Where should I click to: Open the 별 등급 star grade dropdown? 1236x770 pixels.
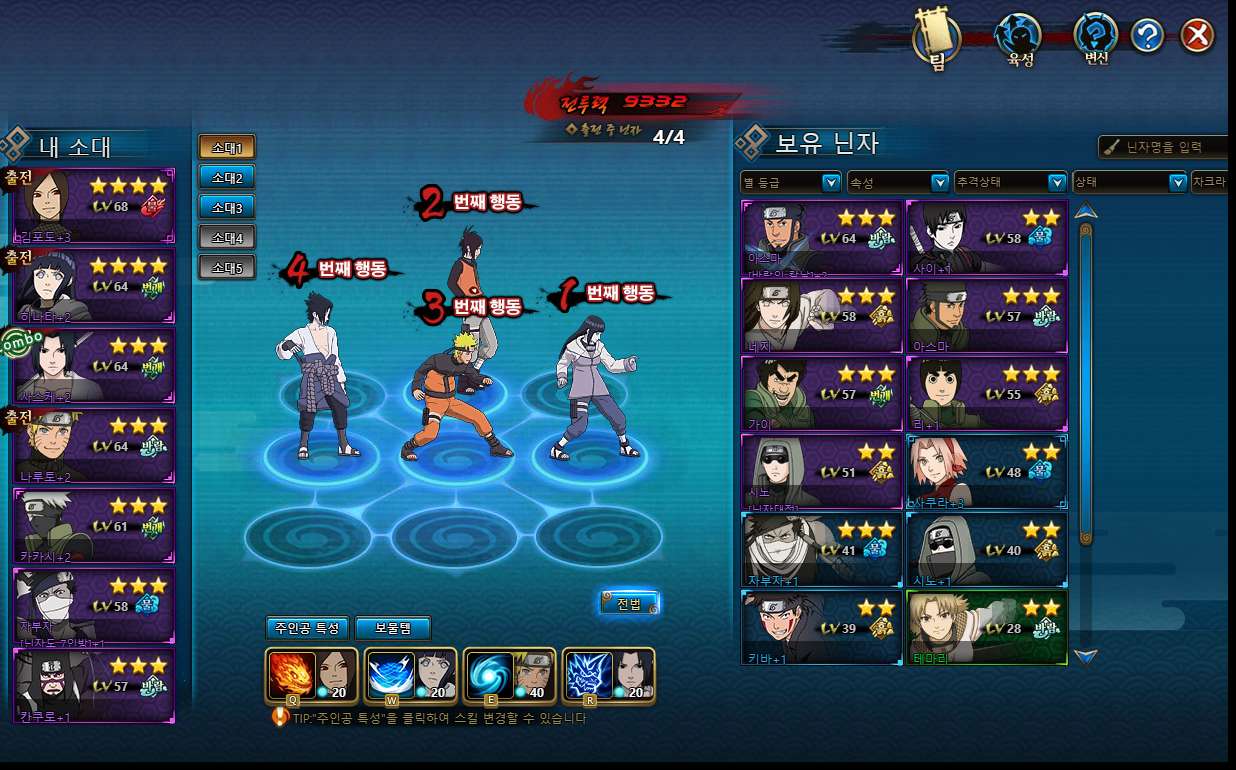click(790, 182)
